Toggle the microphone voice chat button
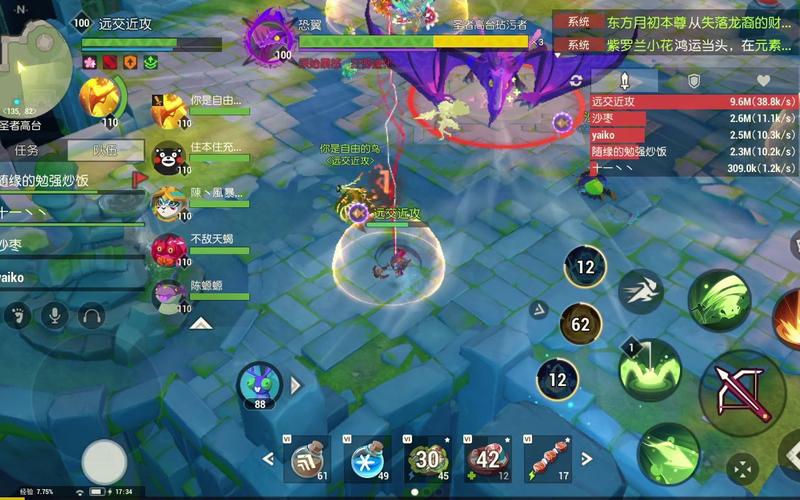 54,317
